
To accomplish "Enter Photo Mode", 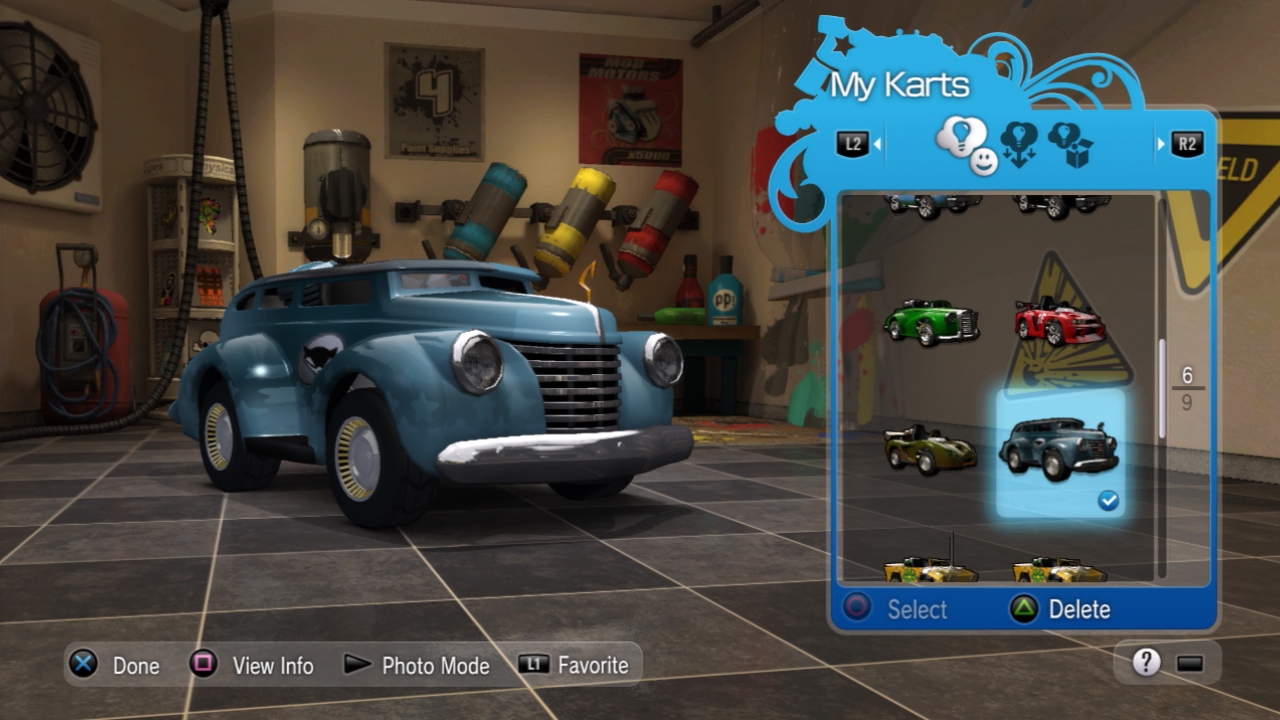I will (416, 665).
